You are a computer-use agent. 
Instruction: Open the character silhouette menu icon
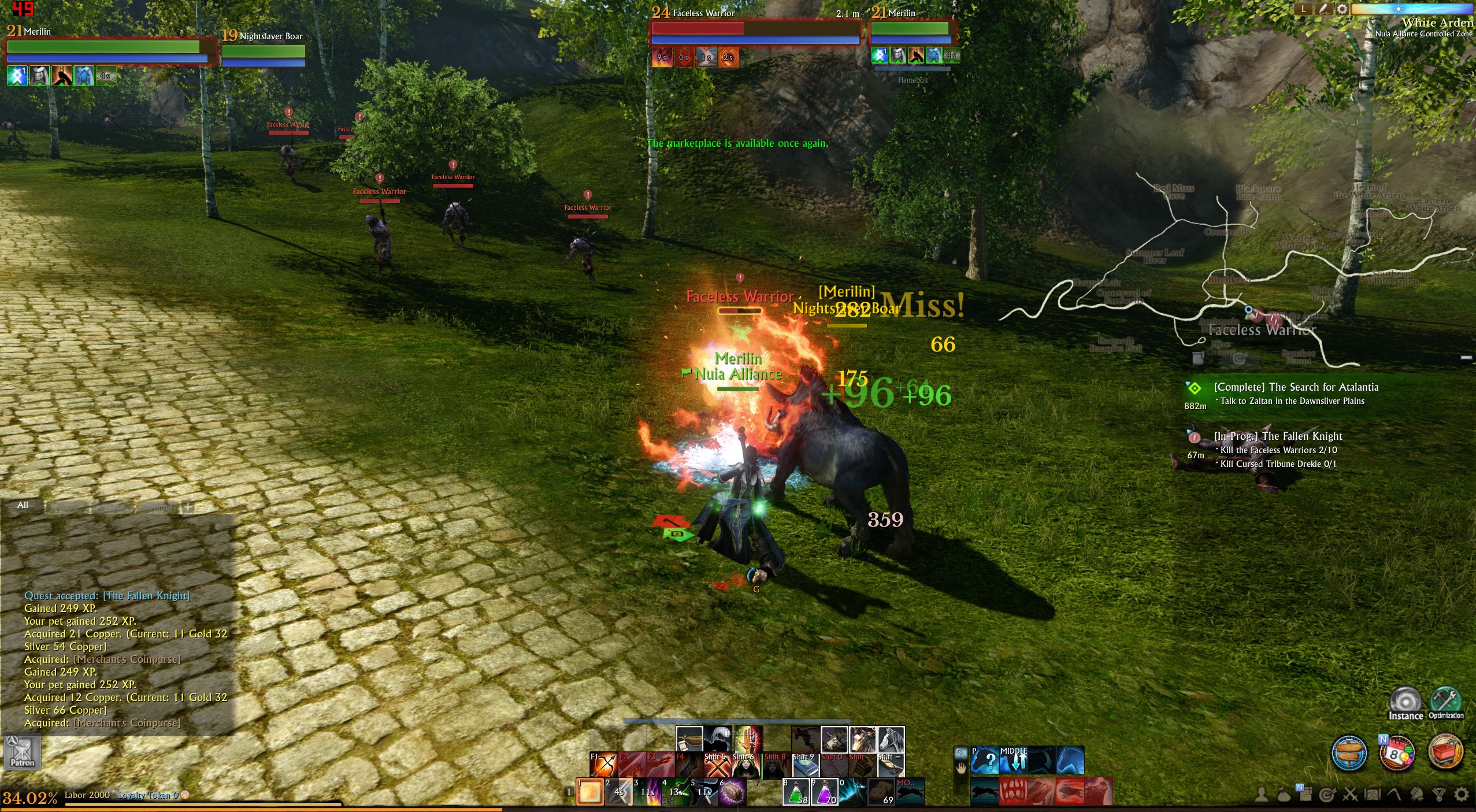click(1262, 795)
